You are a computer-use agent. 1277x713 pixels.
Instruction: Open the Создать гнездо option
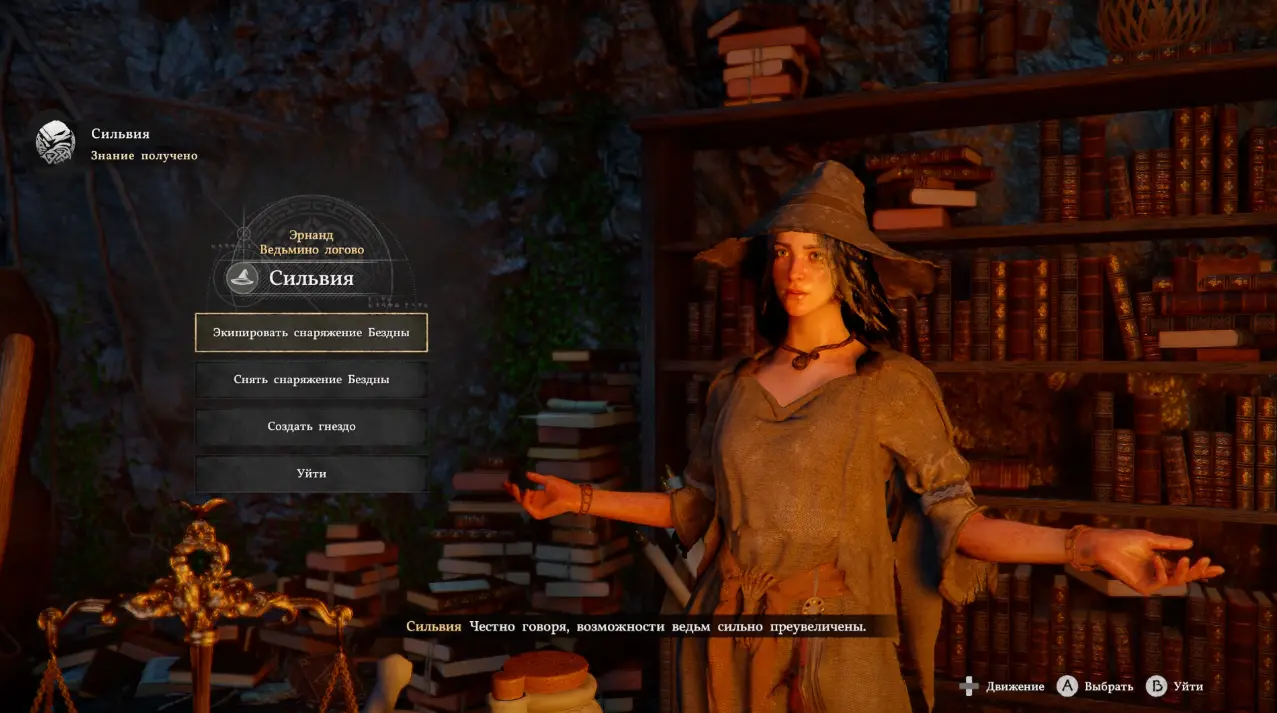311,427
